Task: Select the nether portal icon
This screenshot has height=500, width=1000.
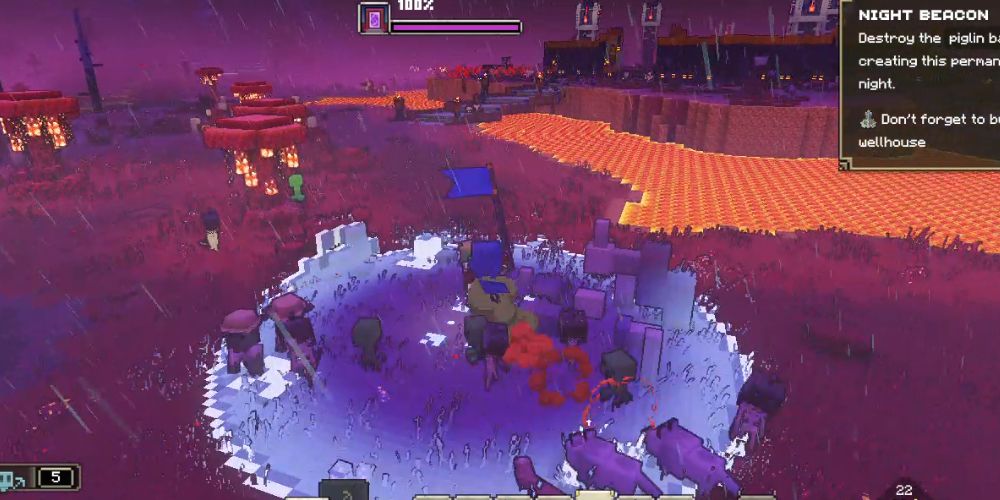Action: (374, 19)
